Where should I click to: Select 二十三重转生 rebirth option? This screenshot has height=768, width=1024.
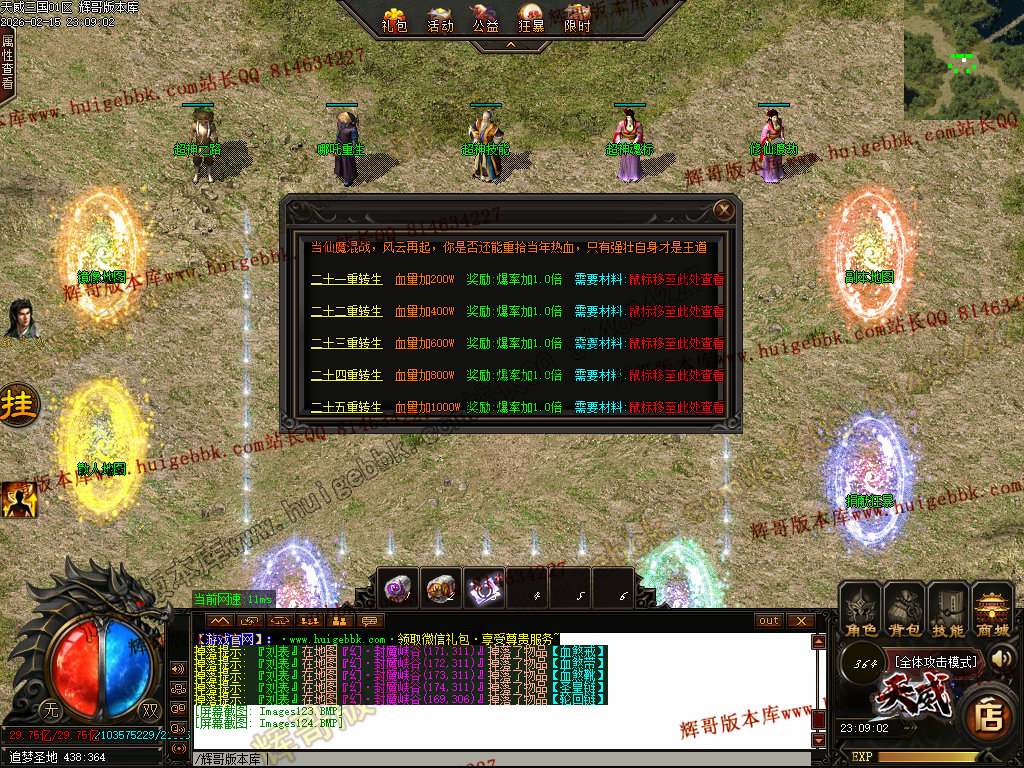point(346,344)
